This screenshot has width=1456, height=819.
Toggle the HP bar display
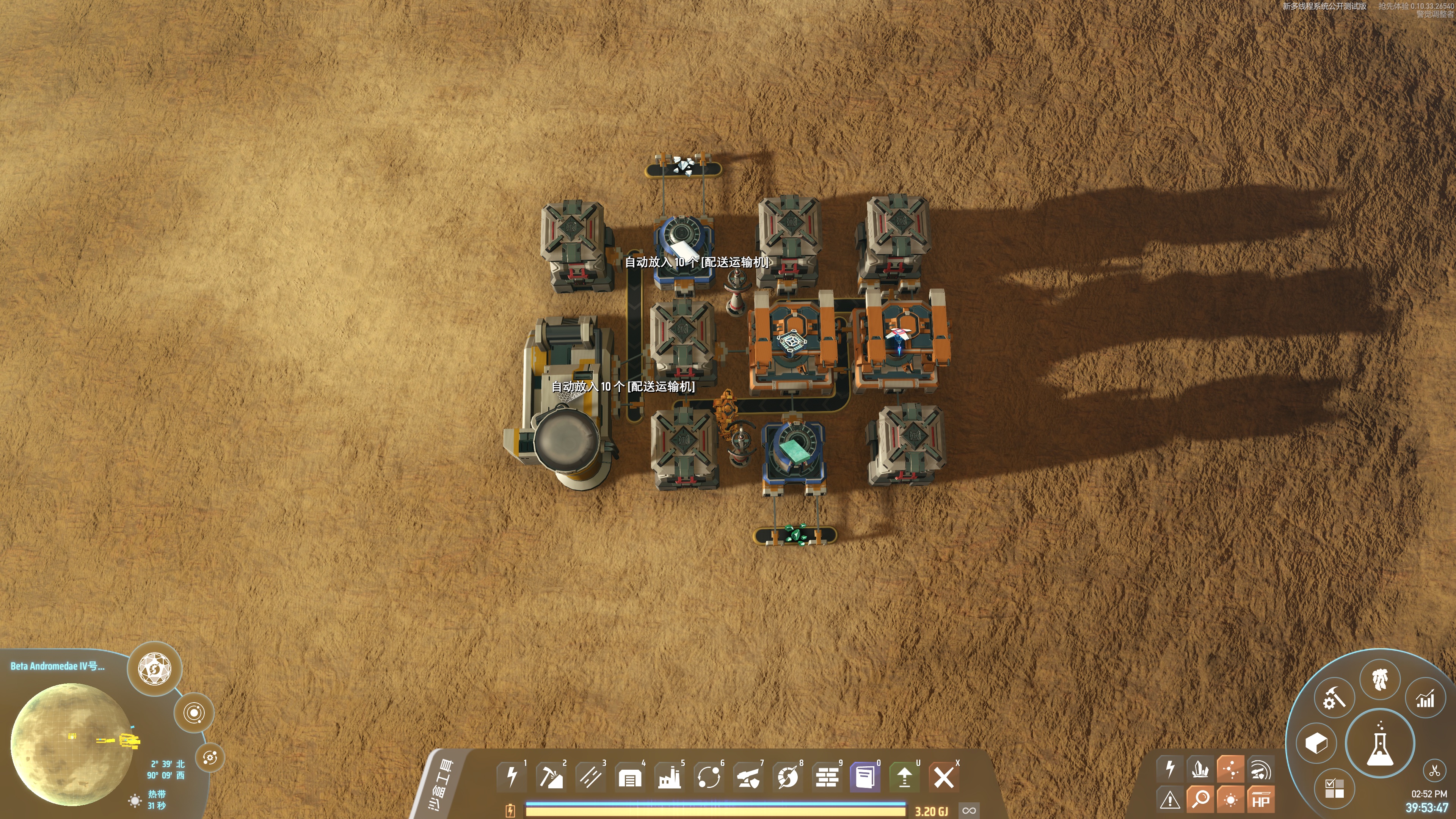pyautogui.click(x=1260, y=800)
